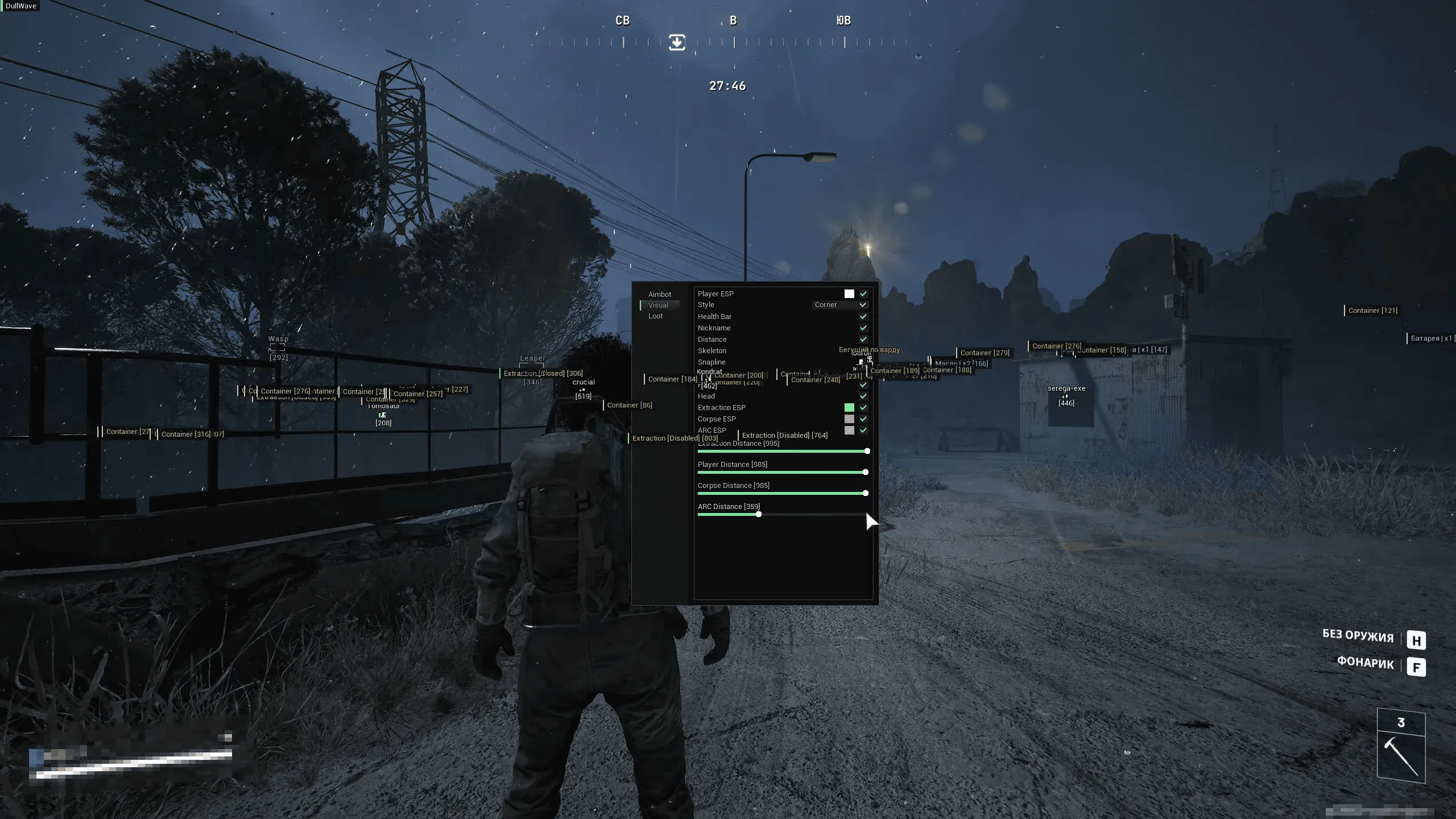Toggle the Player ESP checkbox
The height and width of the screenshot is (819, 1456).
coord(863,293)
